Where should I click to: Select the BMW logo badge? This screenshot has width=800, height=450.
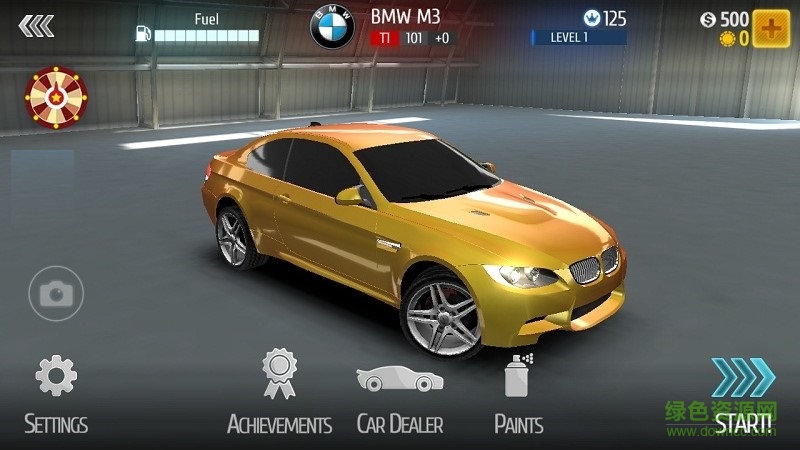coord(333,28)
